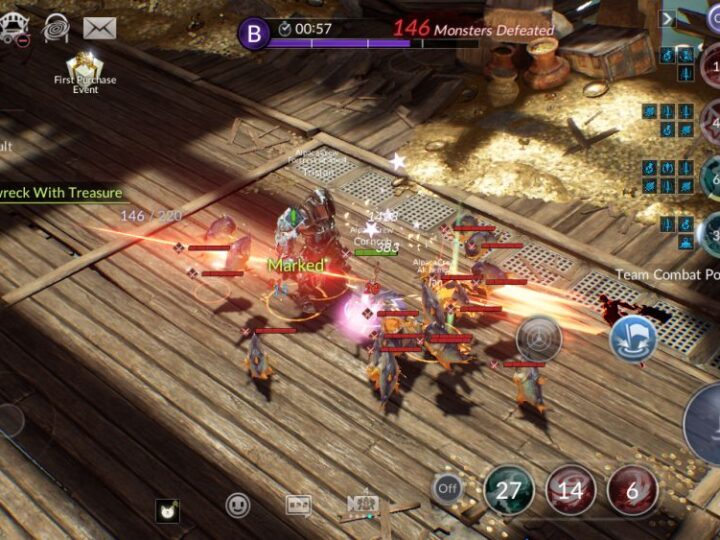
Task: Open the swirling portal icon
Action: point(56,28)
